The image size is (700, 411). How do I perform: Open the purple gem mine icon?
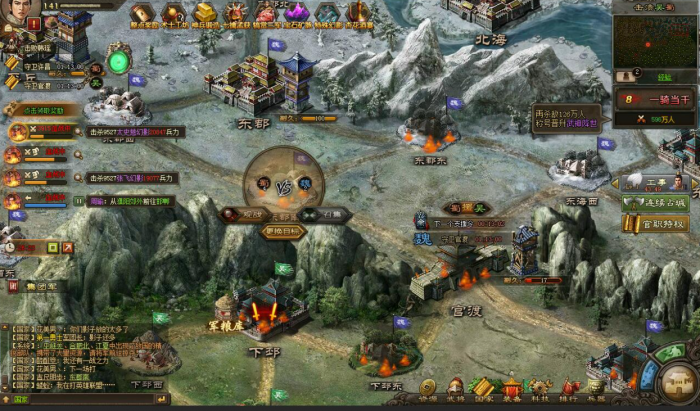[297, 12]
